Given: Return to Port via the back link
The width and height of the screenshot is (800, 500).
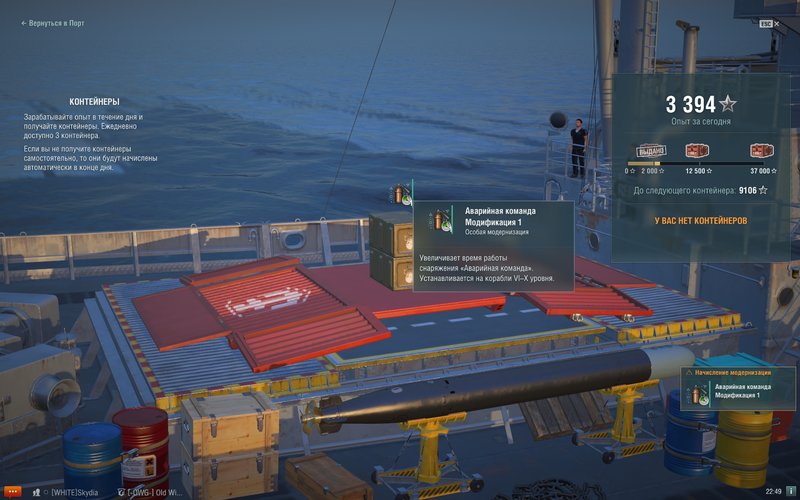Looking at the screenshot, I should pos(56,22).
